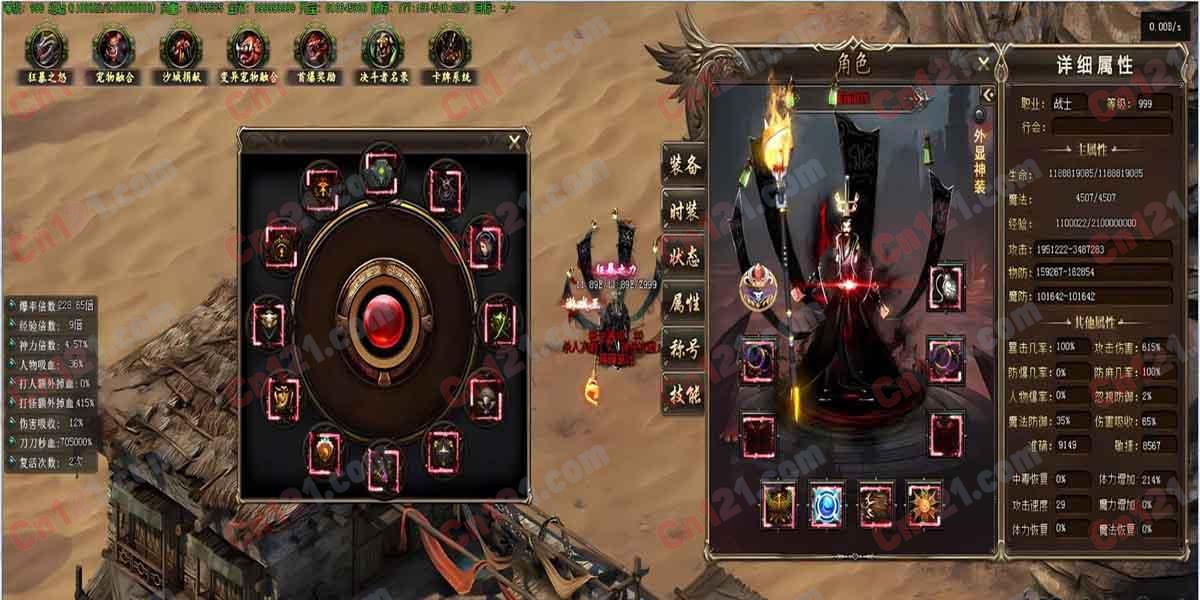Open the 狂暴之怒 feature icon
The image size is (1200, 600).
pos(45,47)
